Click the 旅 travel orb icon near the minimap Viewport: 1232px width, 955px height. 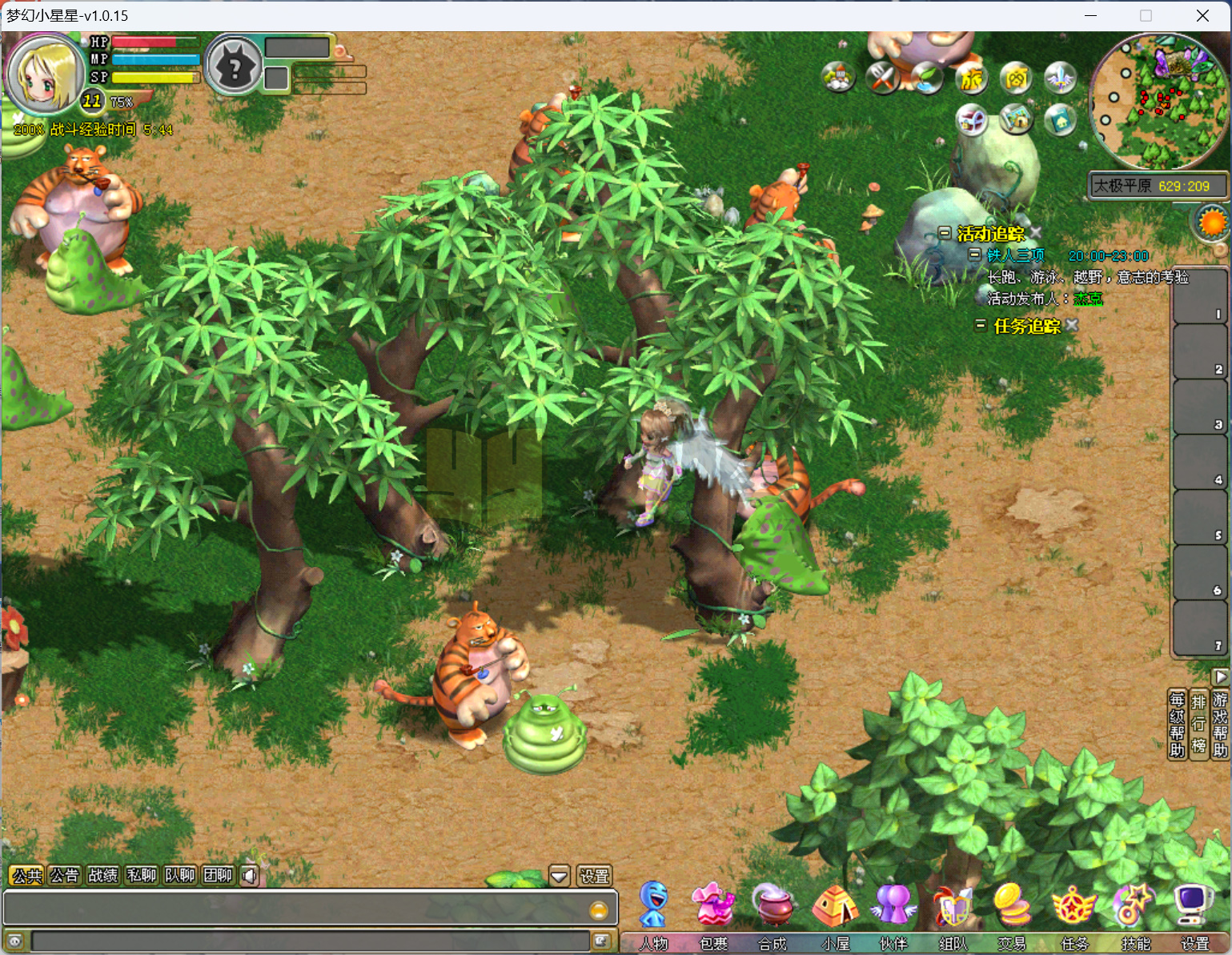pyautogui.click(x=971, y=78)
